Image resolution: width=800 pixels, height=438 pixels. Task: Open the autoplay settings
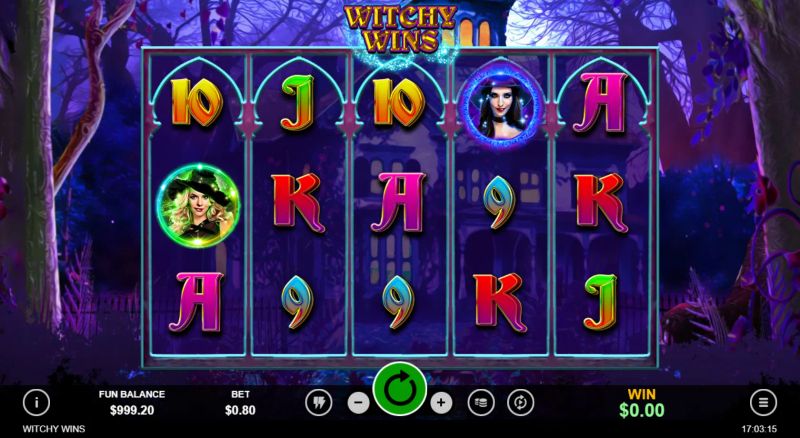point(520,403)
